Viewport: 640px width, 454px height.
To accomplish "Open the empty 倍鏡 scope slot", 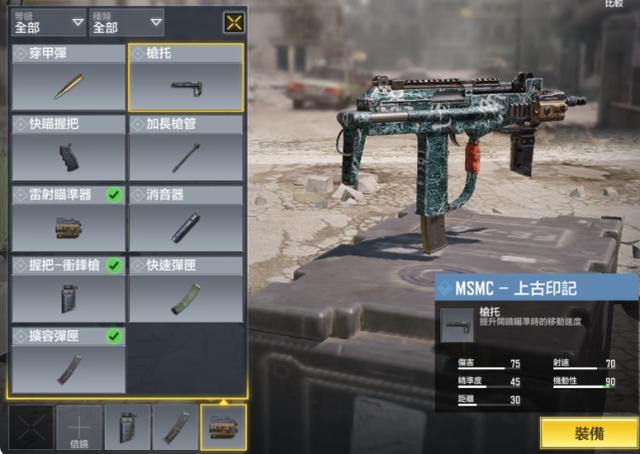I will (x=79, y=427).
